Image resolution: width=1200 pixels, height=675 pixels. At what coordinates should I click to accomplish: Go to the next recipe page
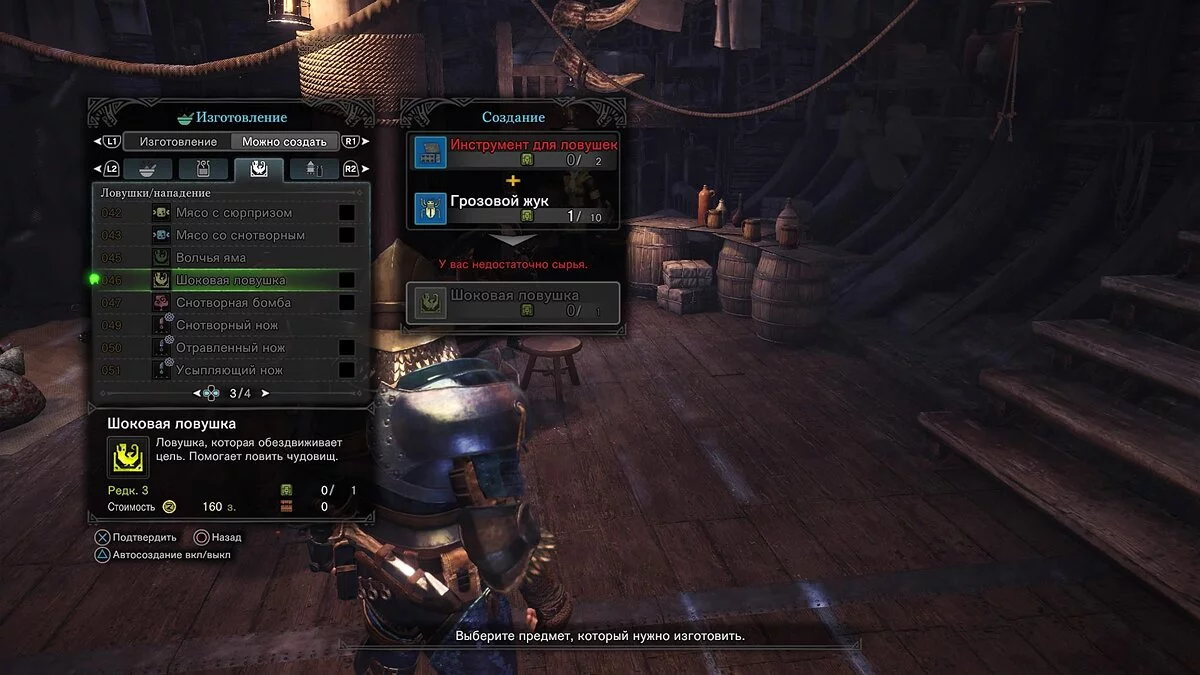tap(265, 393)
